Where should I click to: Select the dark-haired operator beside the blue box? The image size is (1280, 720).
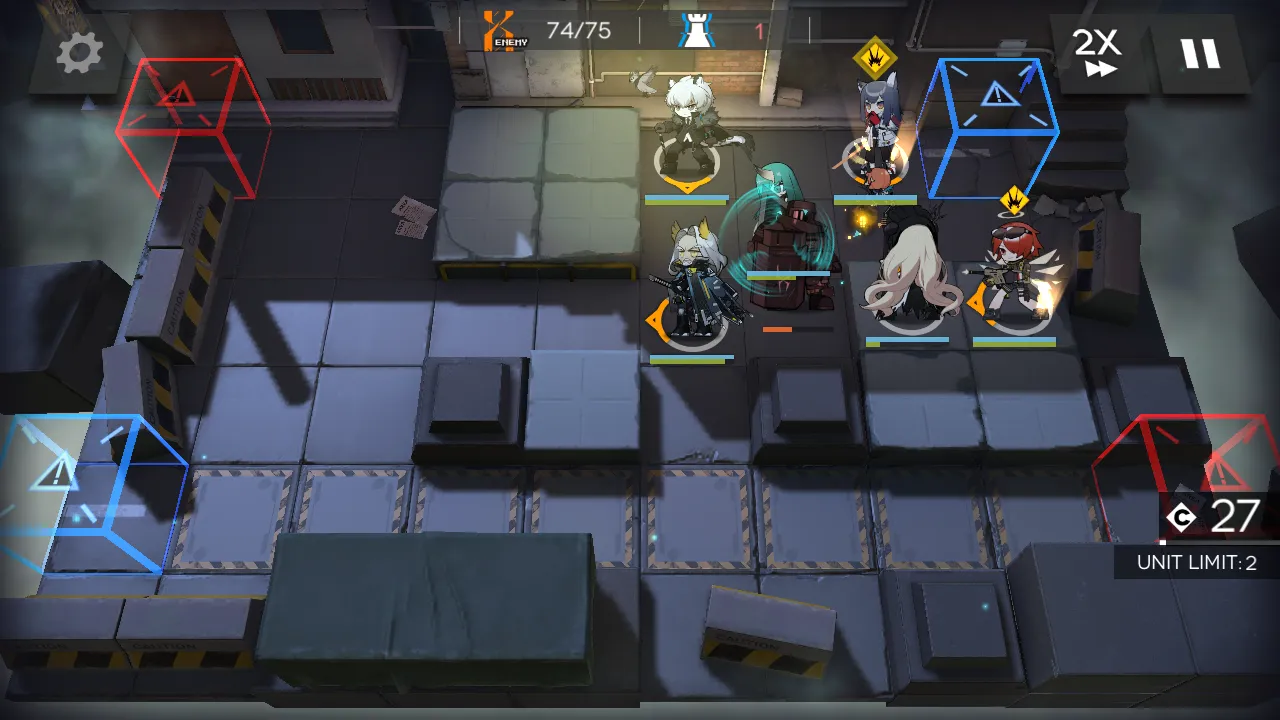tap(876, 140)
